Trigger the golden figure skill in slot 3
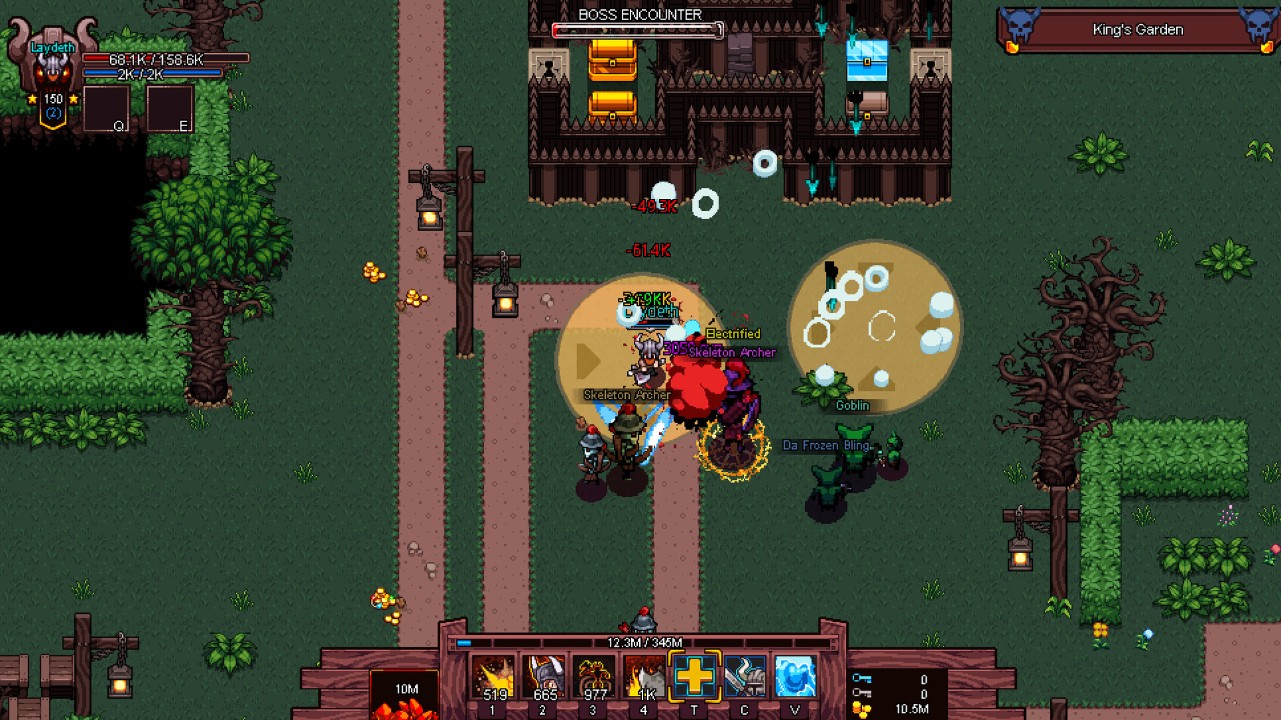Viewport: 1281px width, 720px height. 595,677
